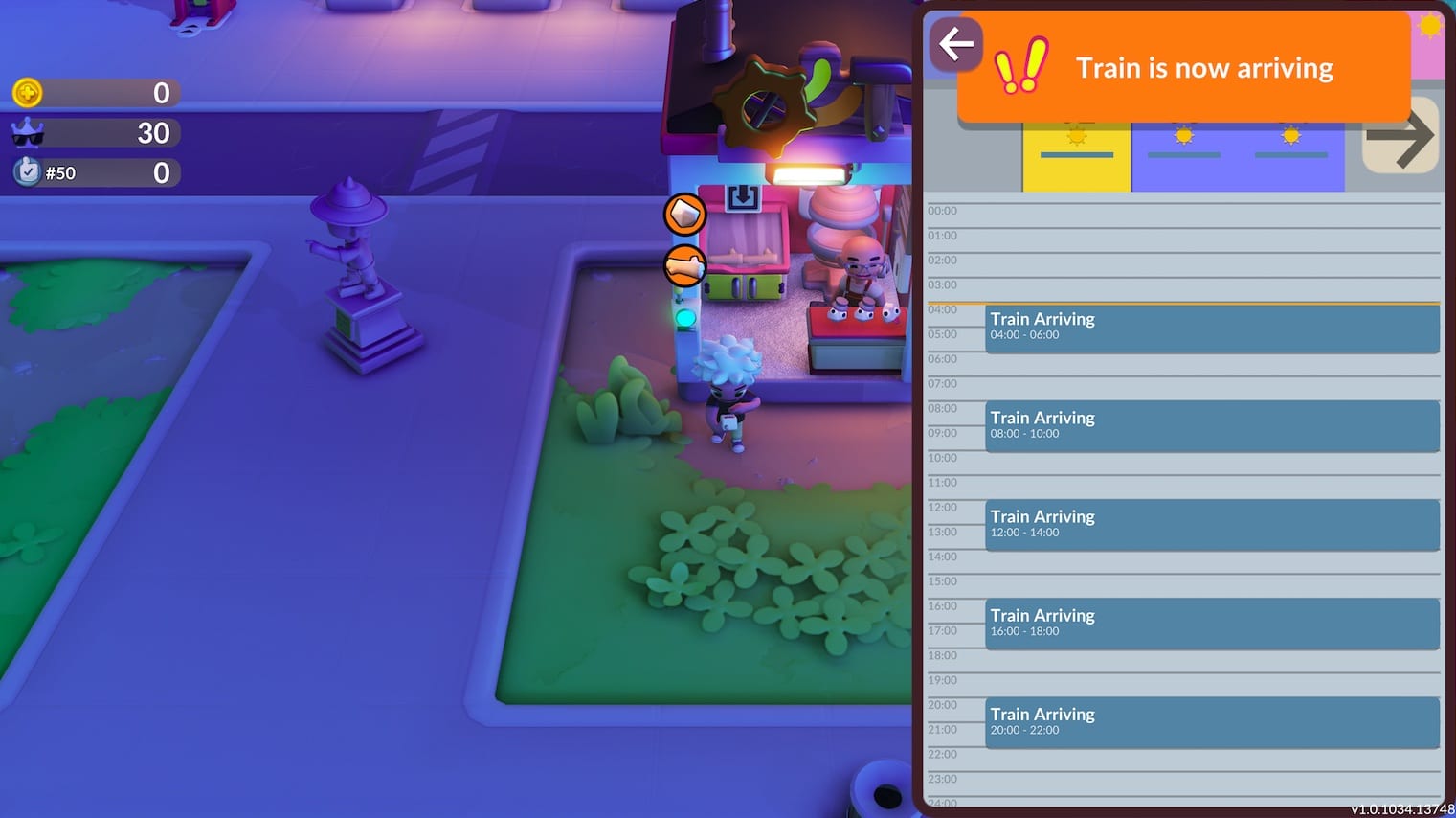
Task: Click the coin currency icon in the HUD
Action: coord(29,93)
